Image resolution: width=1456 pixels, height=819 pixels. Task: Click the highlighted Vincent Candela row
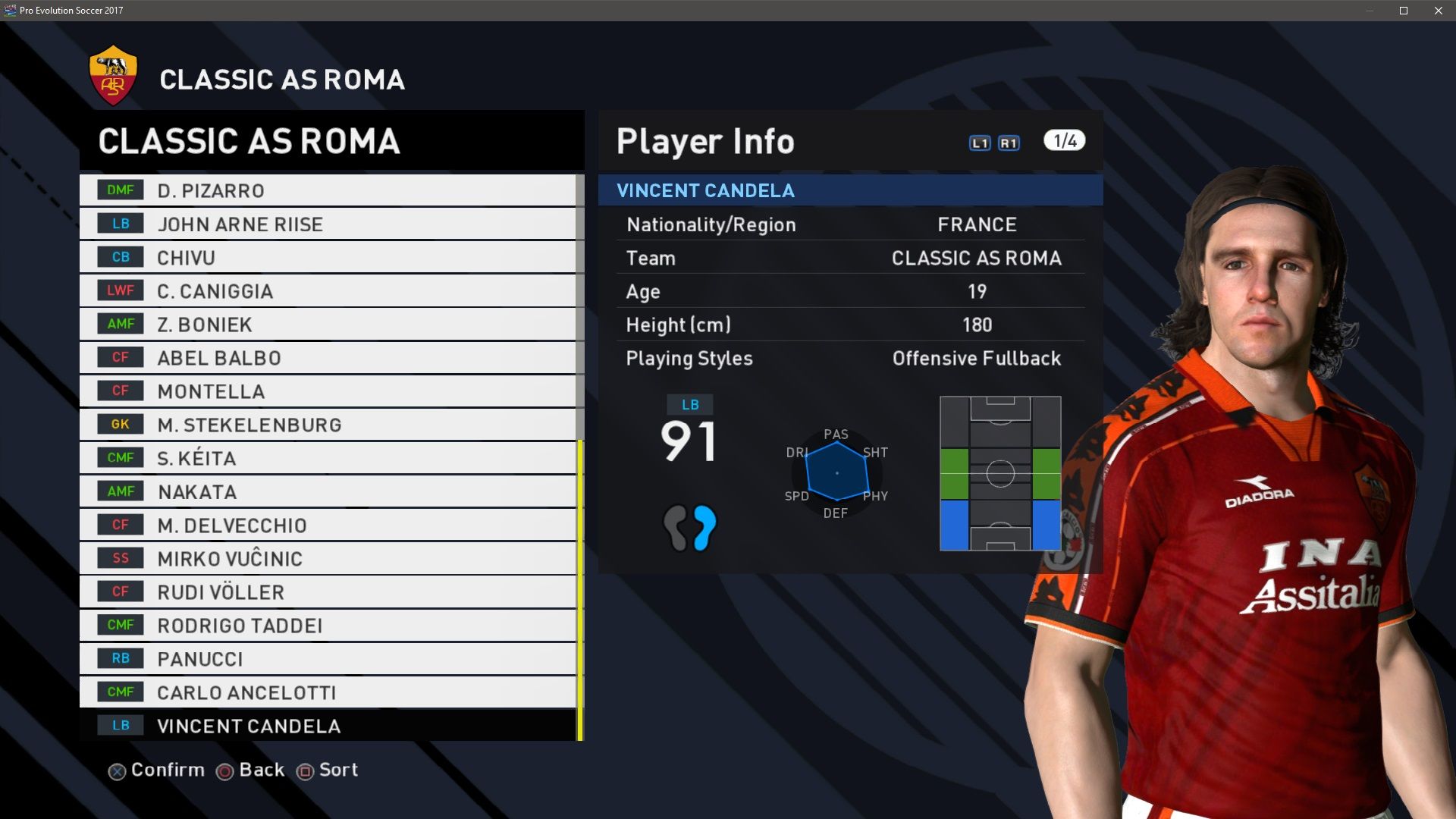tap(328, 726)
